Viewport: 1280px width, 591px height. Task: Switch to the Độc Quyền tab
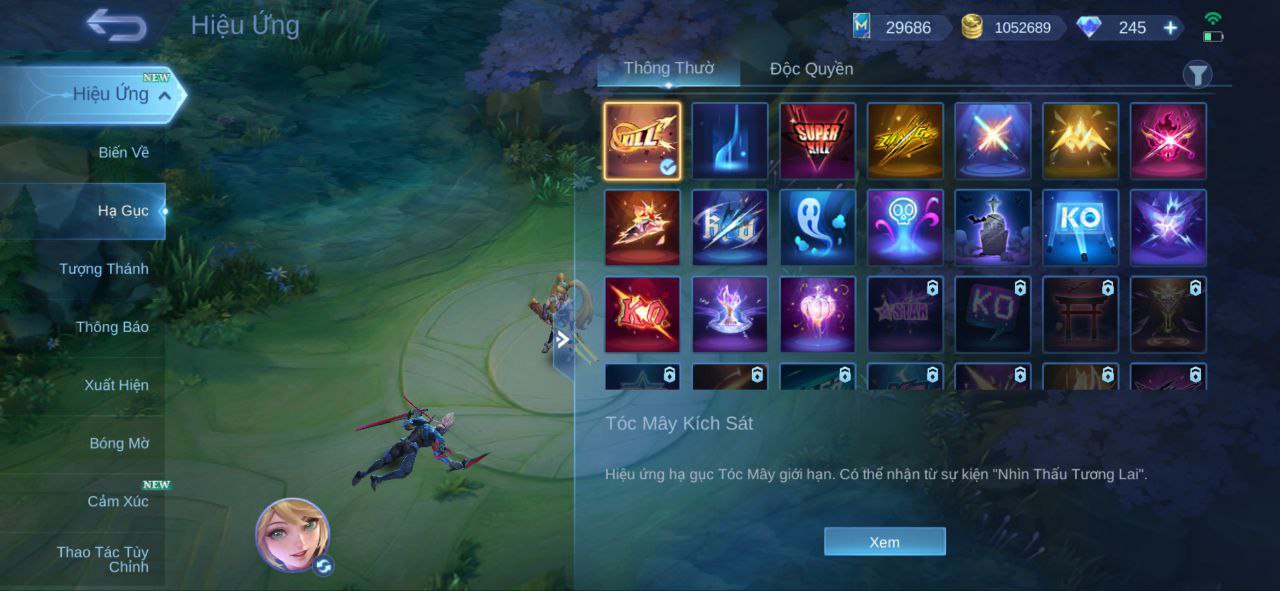(x=811, y=69)
